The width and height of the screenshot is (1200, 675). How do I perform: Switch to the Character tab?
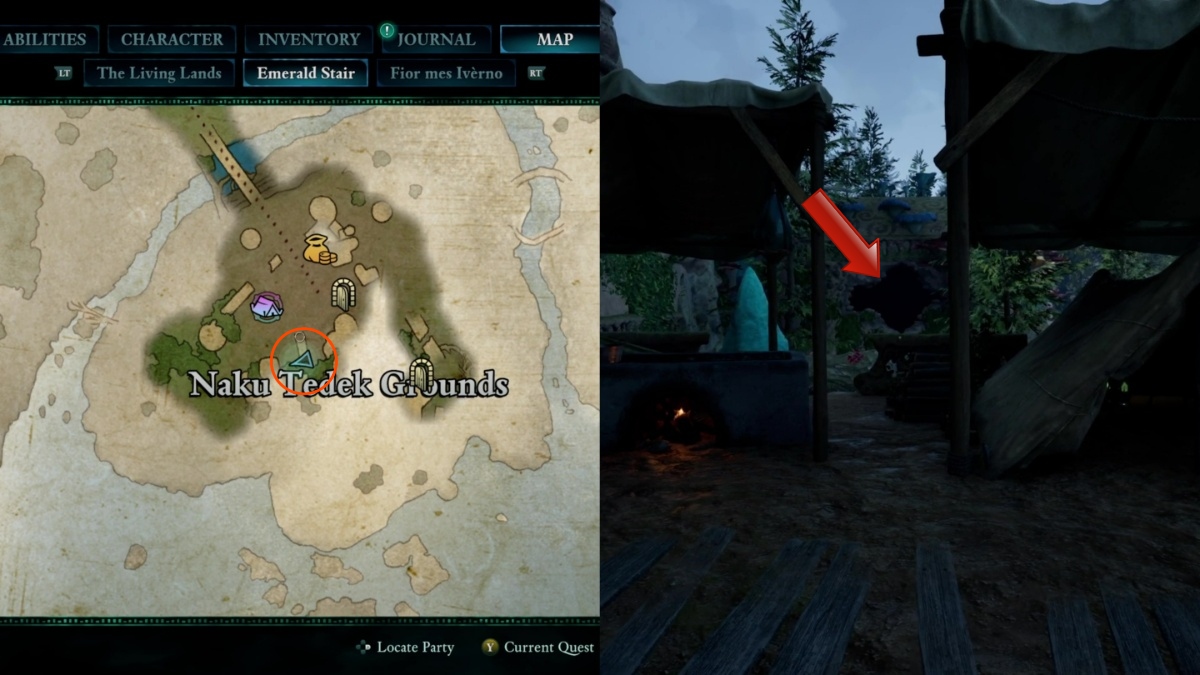172,40
